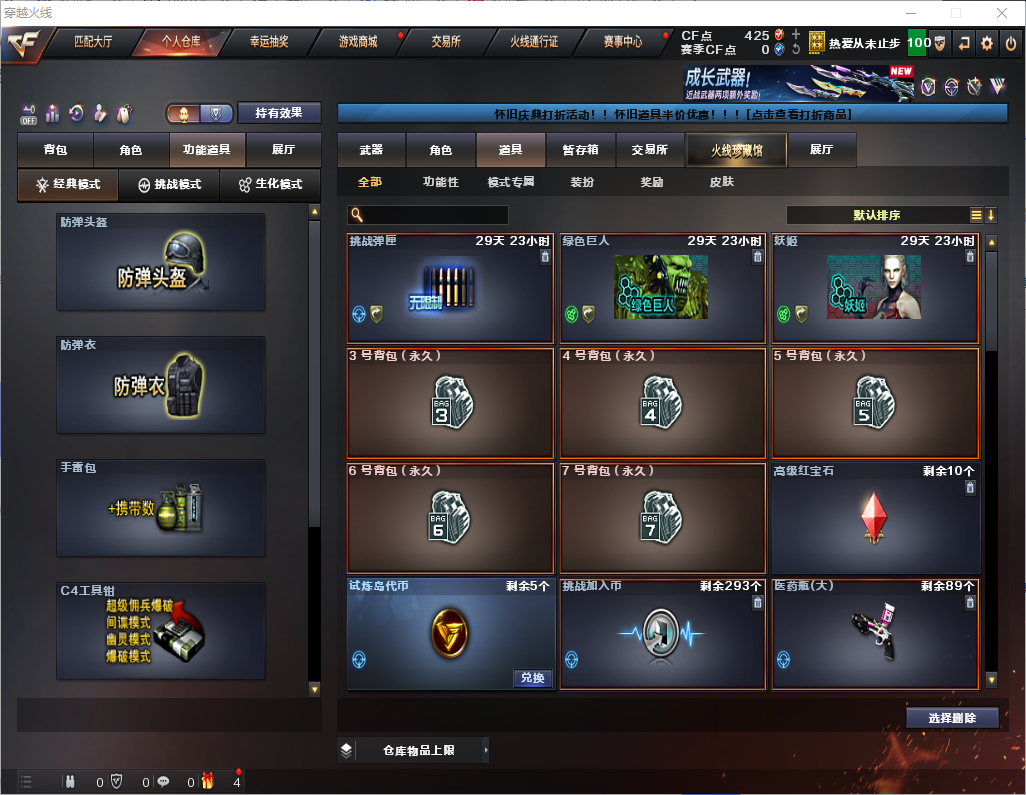Screen dimensions: 1026x795
Task: Click the 持有效果 owned effects button
Action: click(x=279, y=113)
